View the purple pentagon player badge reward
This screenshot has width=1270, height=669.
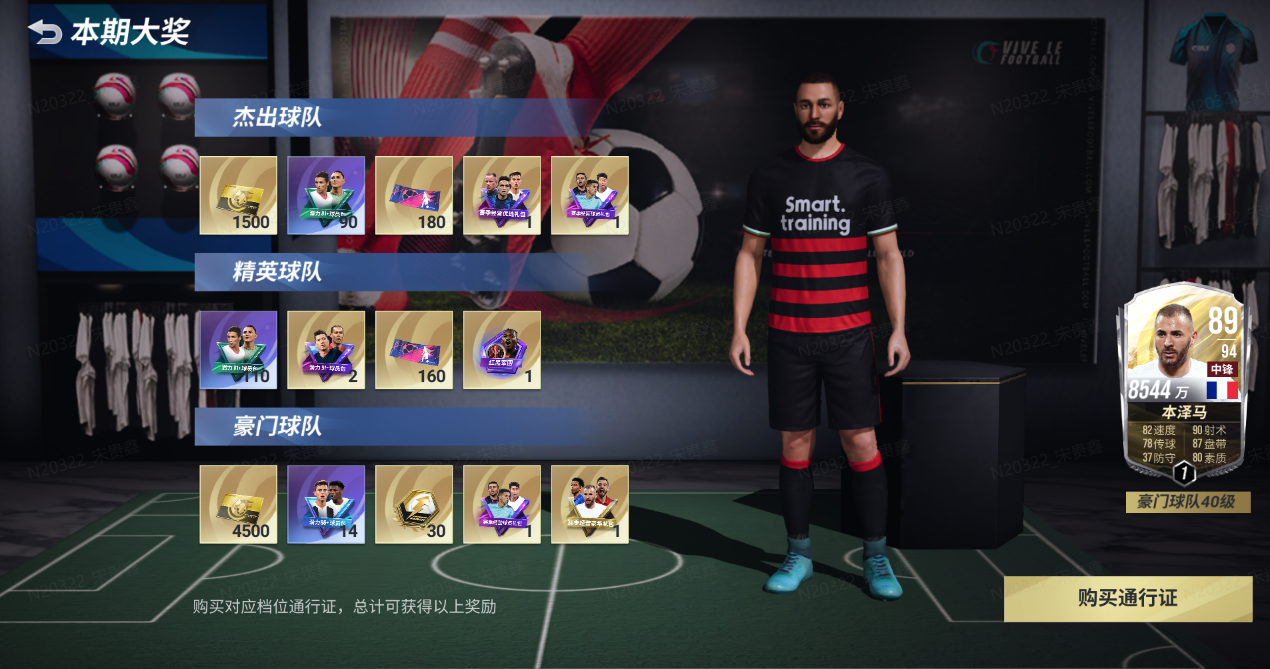(x=502, y=349)
